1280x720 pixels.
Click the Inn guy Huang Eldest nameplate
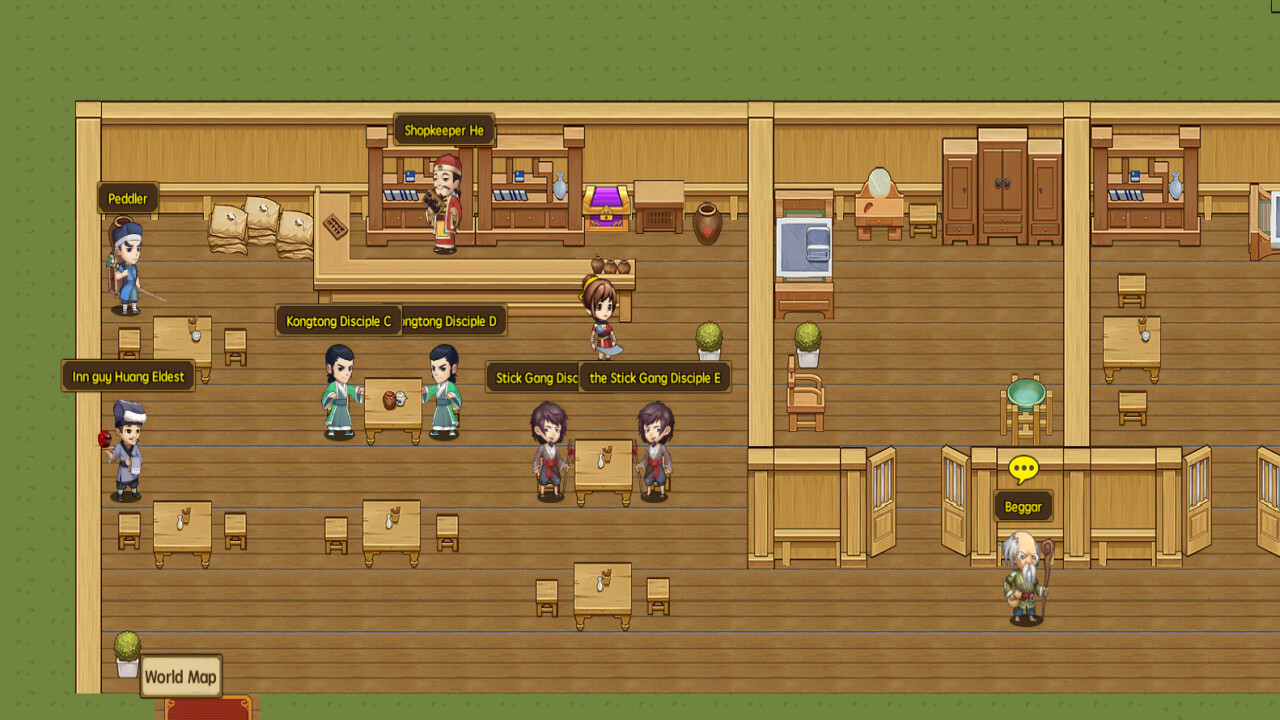pyautogui.click(x=130, y=375)
